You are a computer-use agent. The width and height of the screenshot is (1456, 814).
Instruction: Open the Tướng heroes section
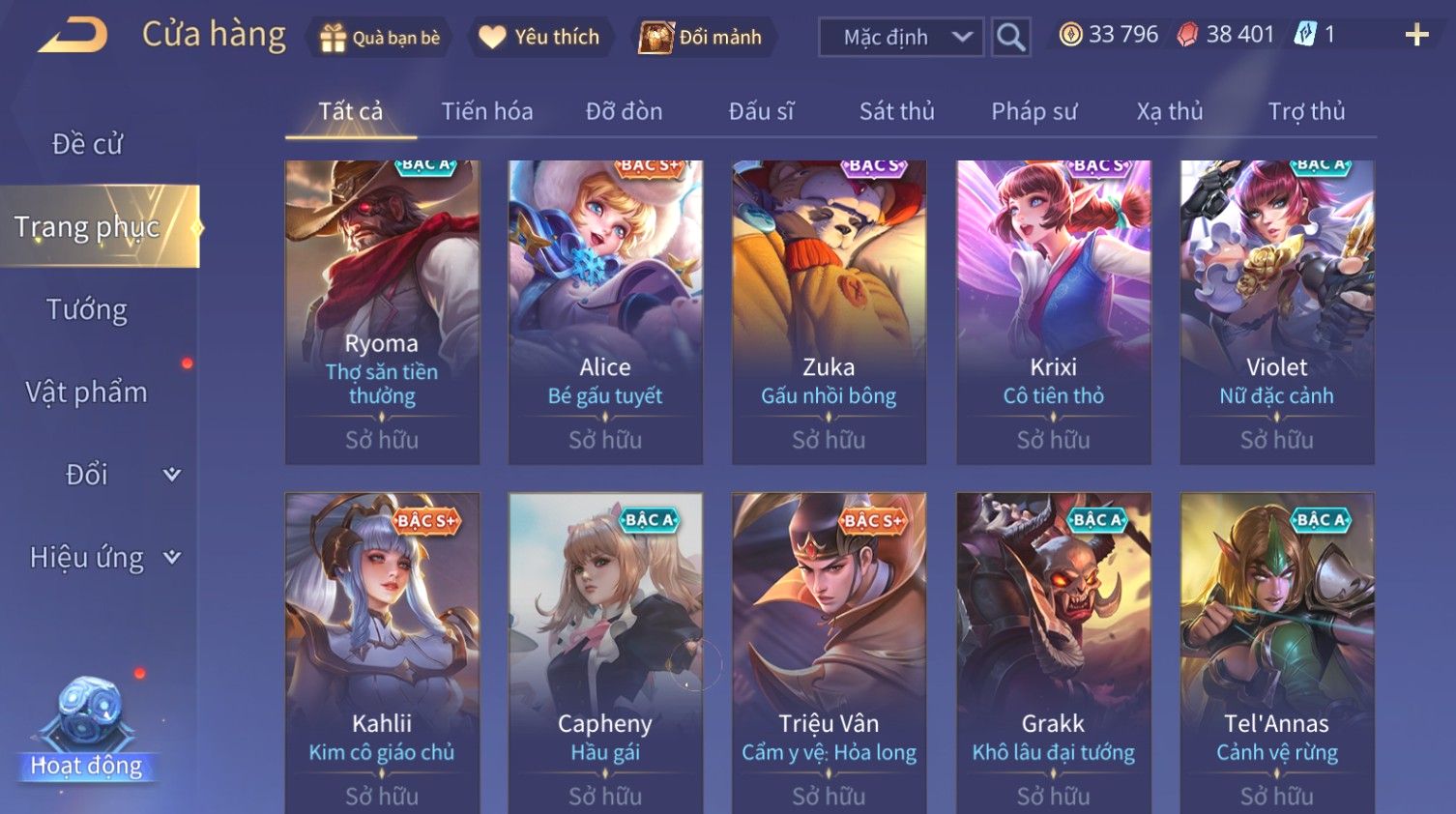coord(87,309)
